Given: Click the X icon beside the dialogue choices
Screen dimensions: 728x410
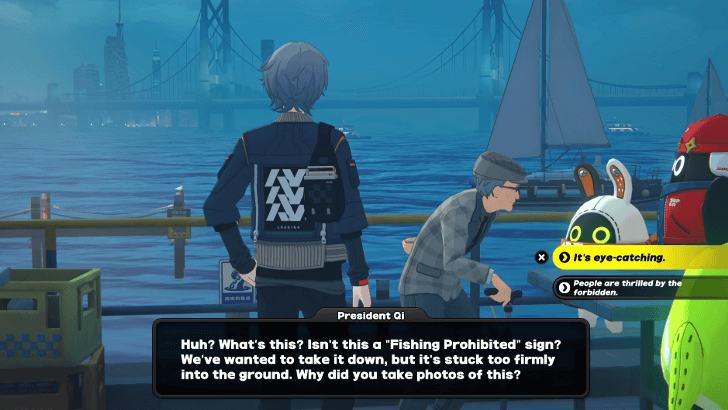Looking at the screenshot, I should [541, 257].
